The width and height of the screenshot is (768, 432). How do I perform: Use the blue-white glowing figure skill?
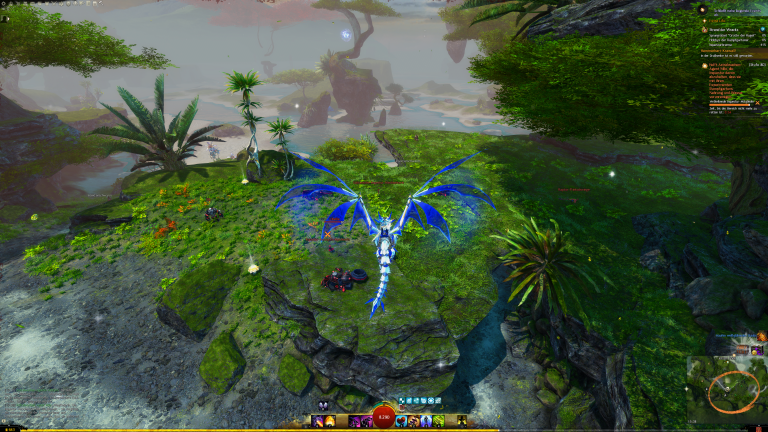426,421
